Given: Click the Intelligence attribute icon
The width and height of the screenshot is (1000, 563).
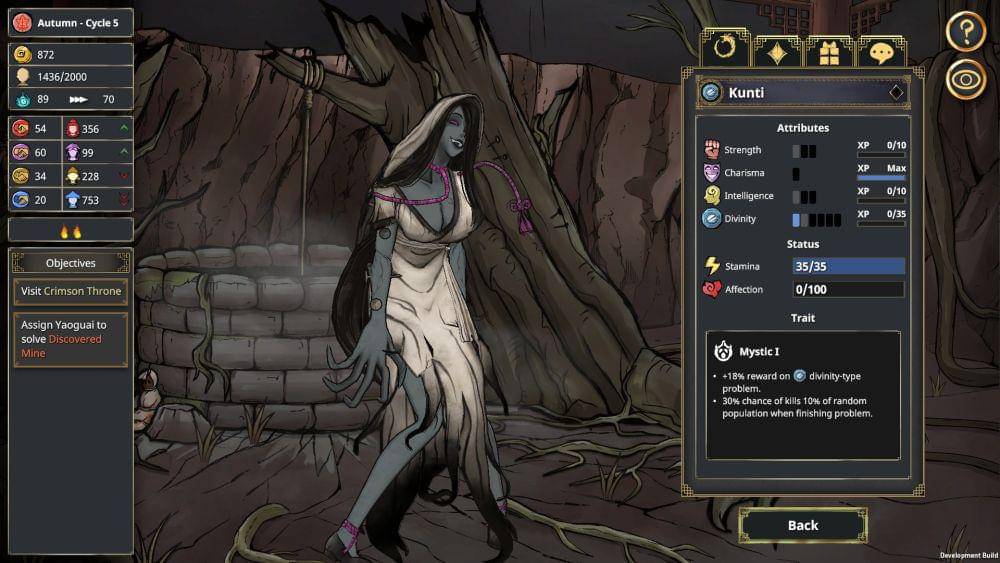Looking at the screenshot, I should coord(712,196).
